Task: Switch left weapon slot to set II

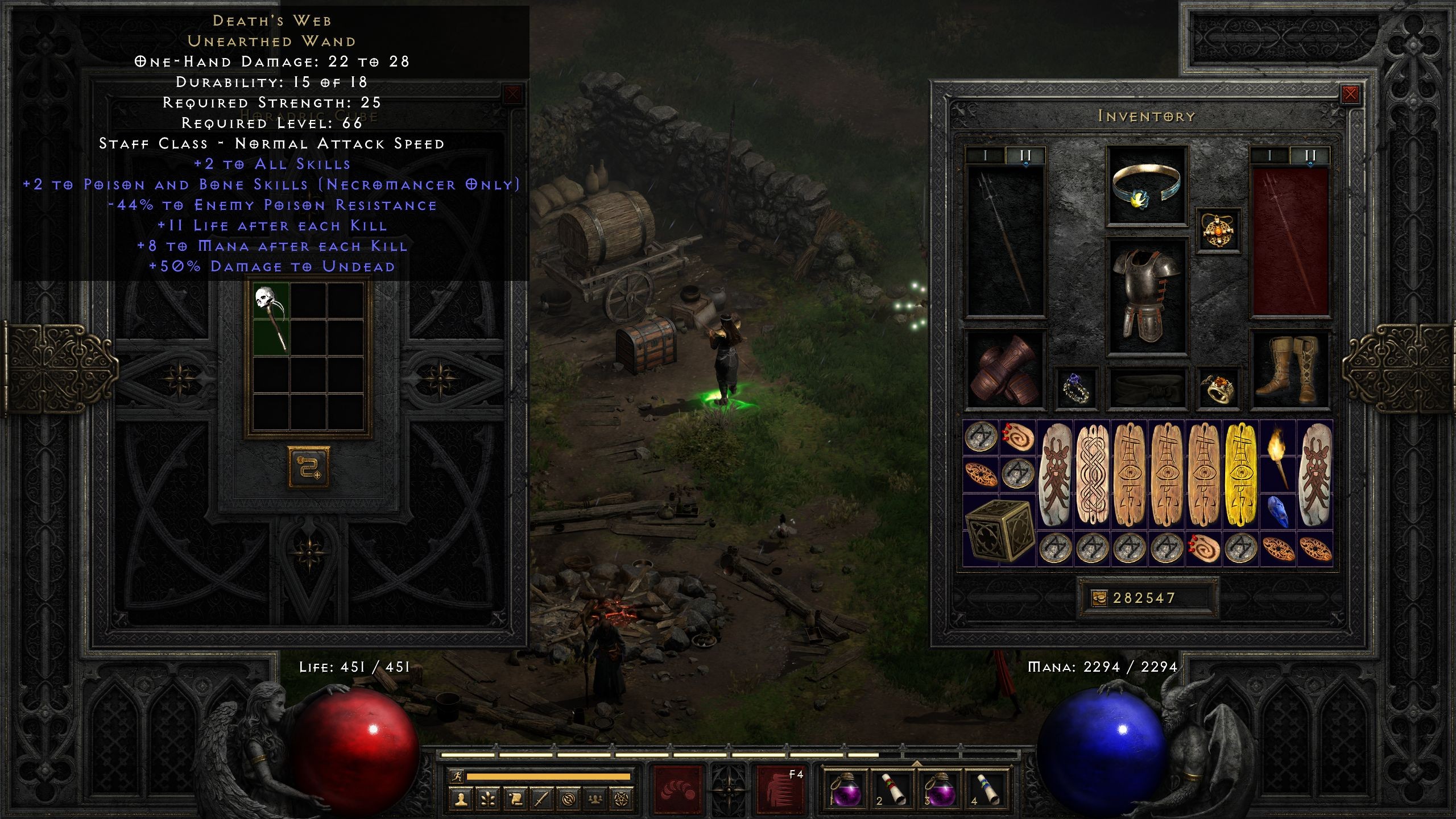Action: (x=1025, y=155)
